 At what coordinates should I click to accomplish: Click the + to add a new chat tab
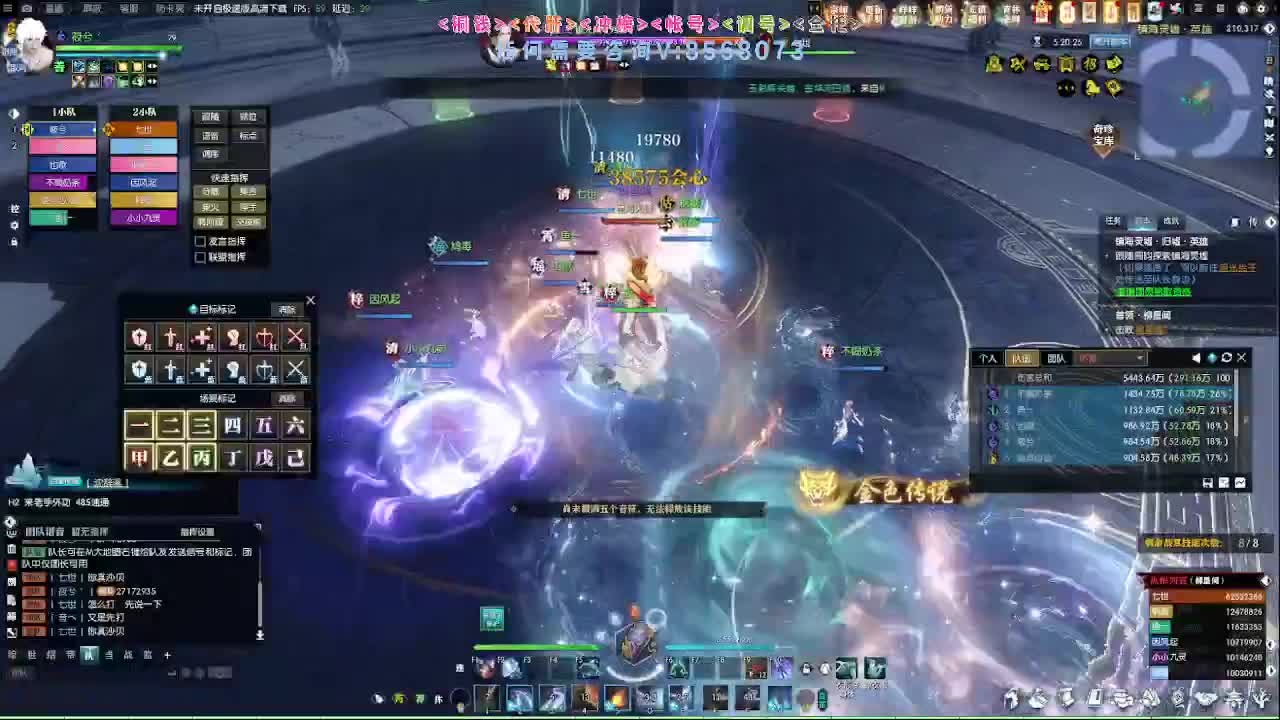[167, 655]
